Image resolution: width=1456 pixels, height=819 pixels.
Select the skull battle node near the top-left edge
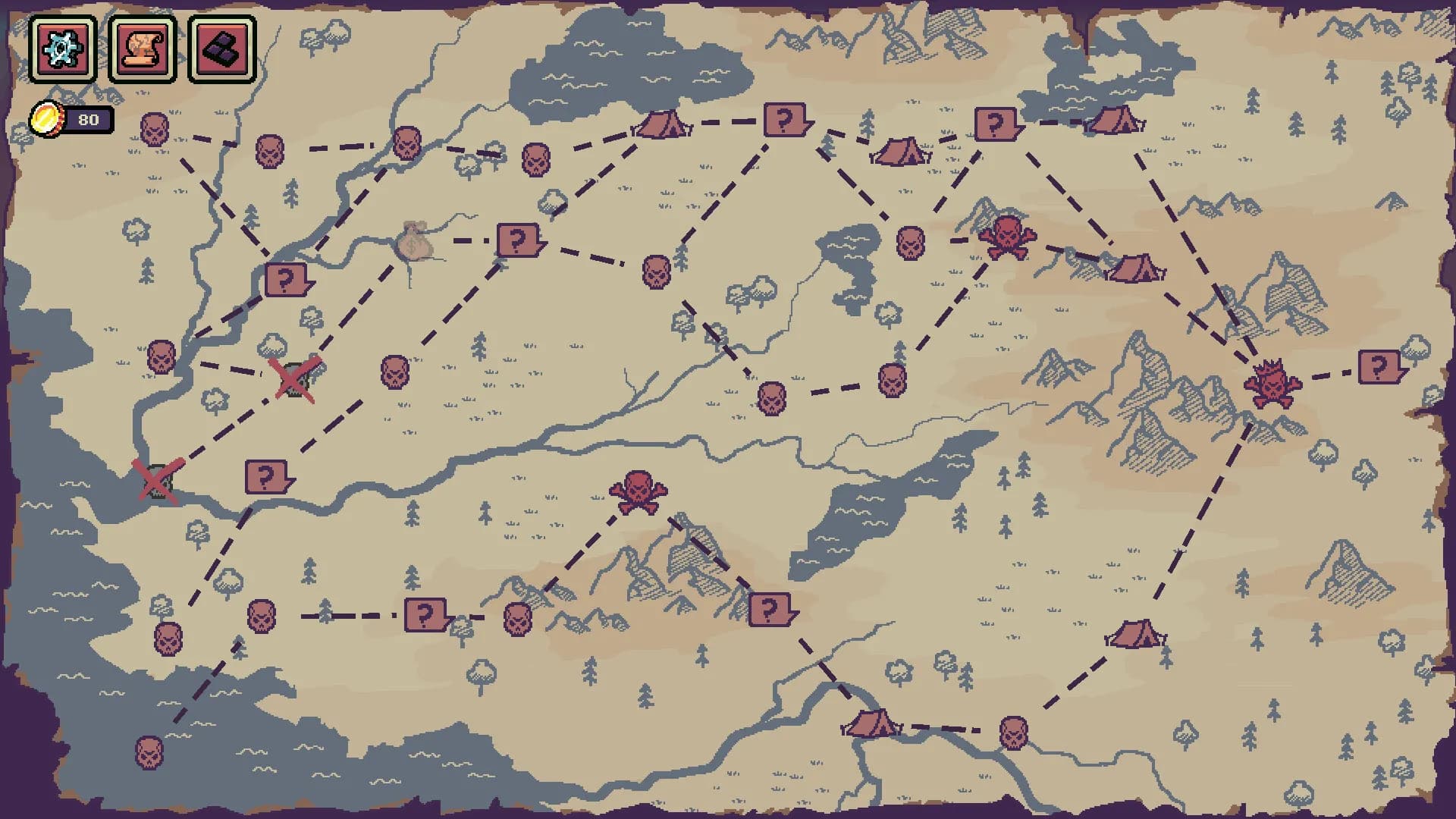[x=155, y=130]
